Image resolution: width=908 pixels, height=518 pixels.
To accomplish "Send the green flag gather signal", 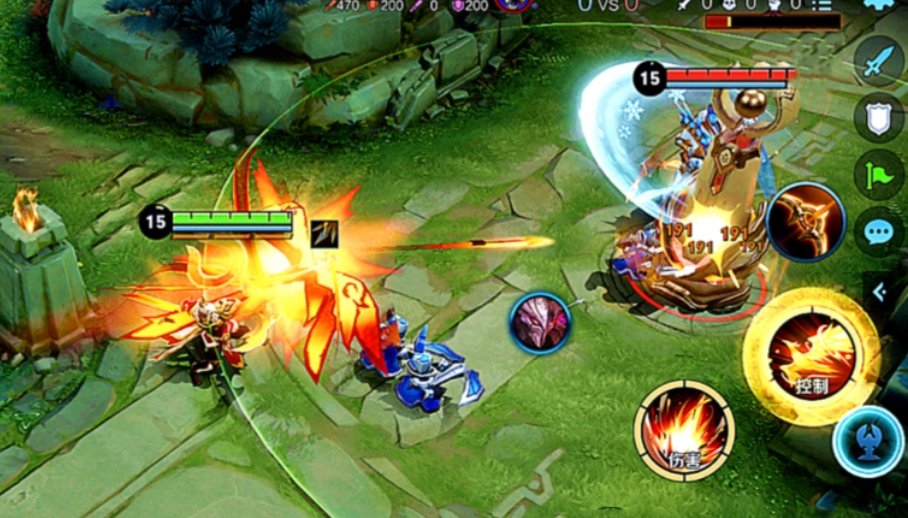I will pos(879,175).
